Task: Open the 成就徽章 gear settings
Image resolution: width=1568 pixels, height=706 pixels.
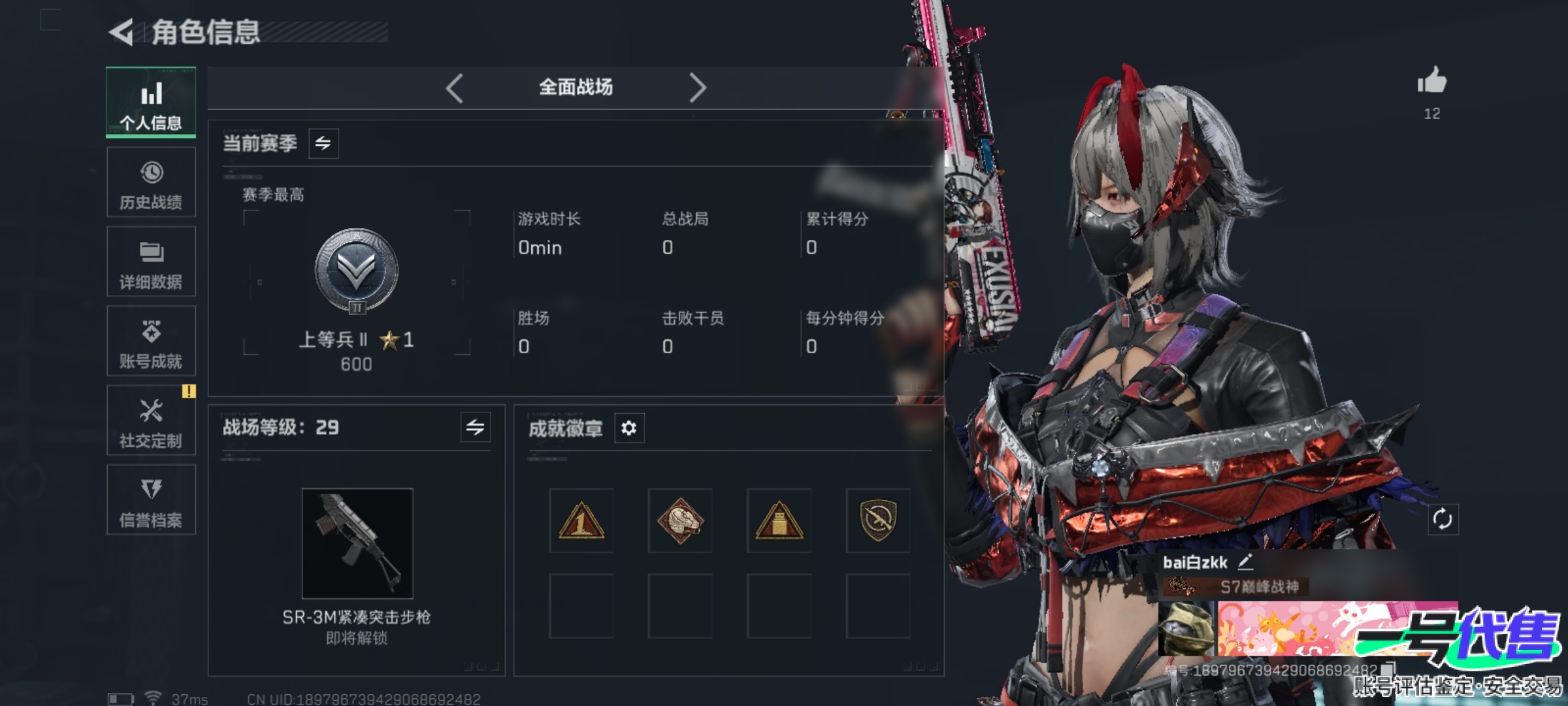Action: [x=629, y=428]
